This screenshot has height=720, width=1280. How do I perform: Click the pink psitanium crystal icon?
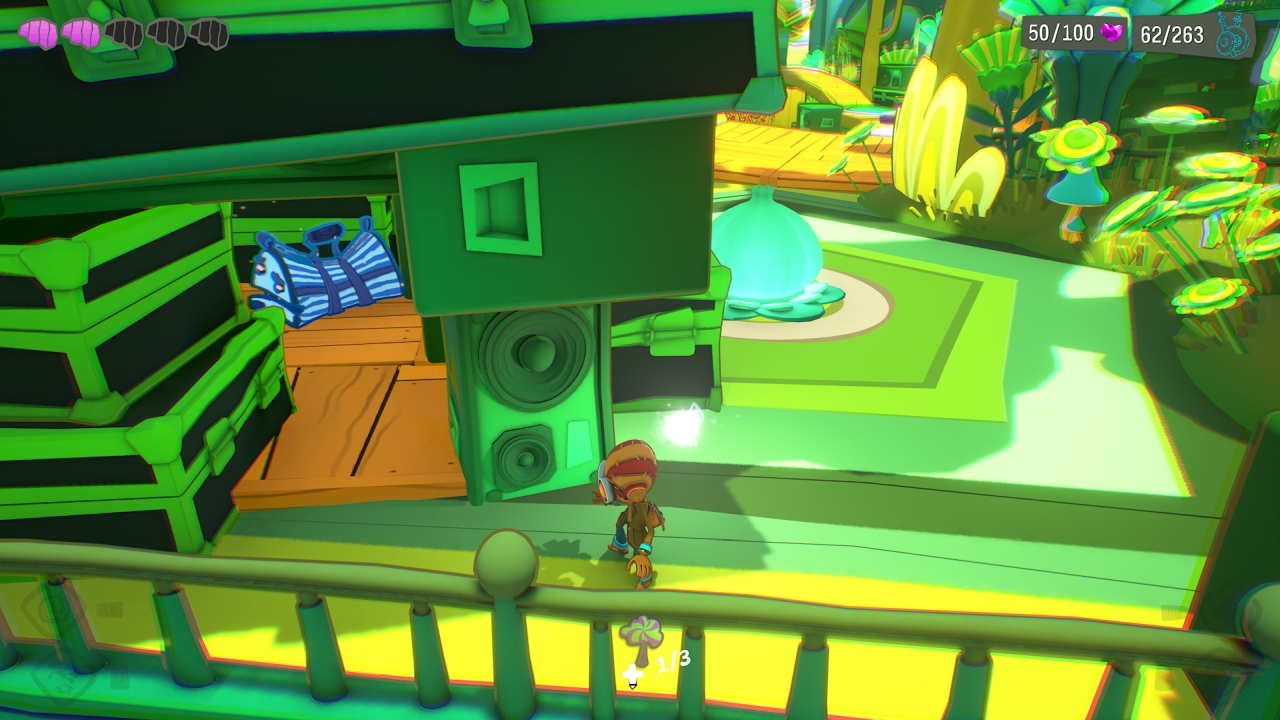point(1111,33)
